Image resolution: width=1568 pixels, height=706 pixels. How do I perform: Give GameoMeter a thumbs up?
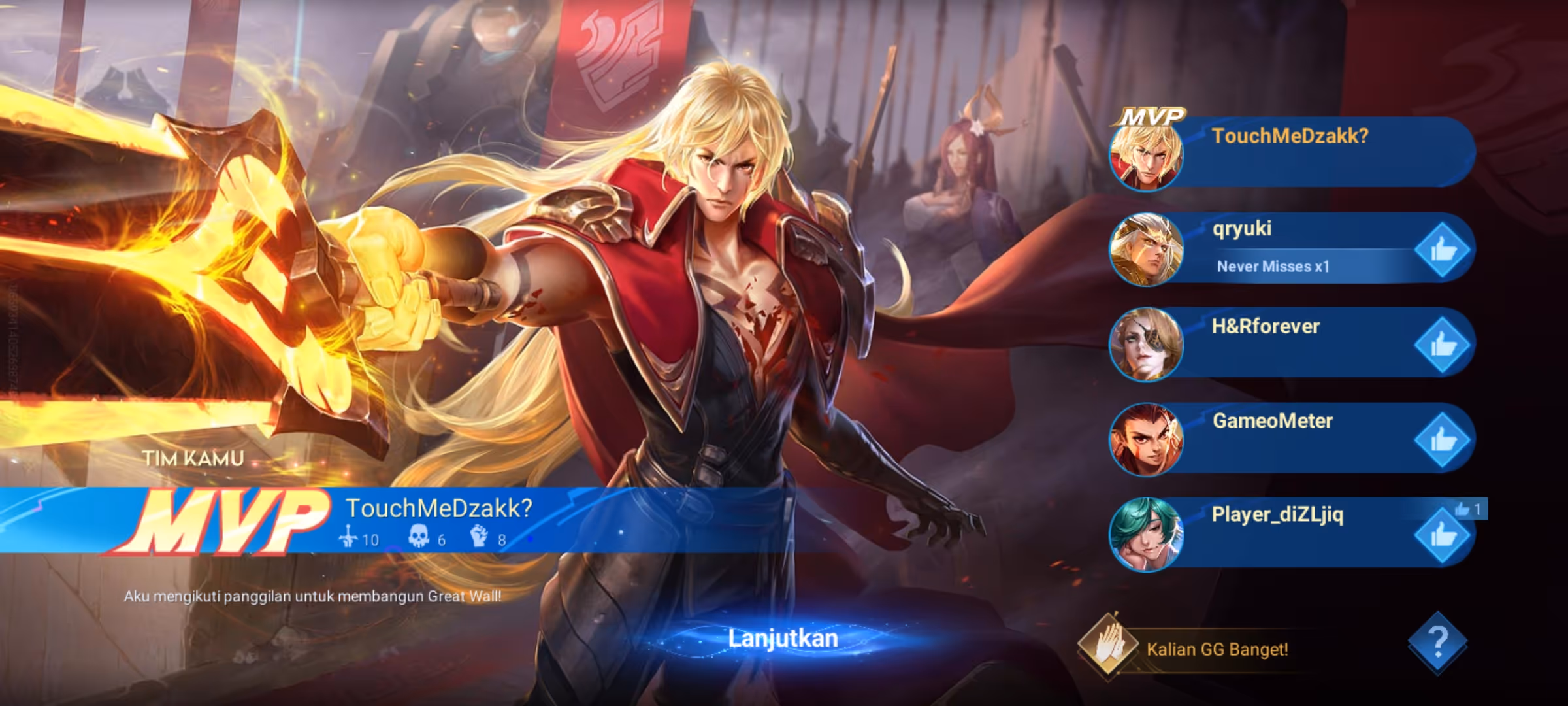coord(1442,440)
